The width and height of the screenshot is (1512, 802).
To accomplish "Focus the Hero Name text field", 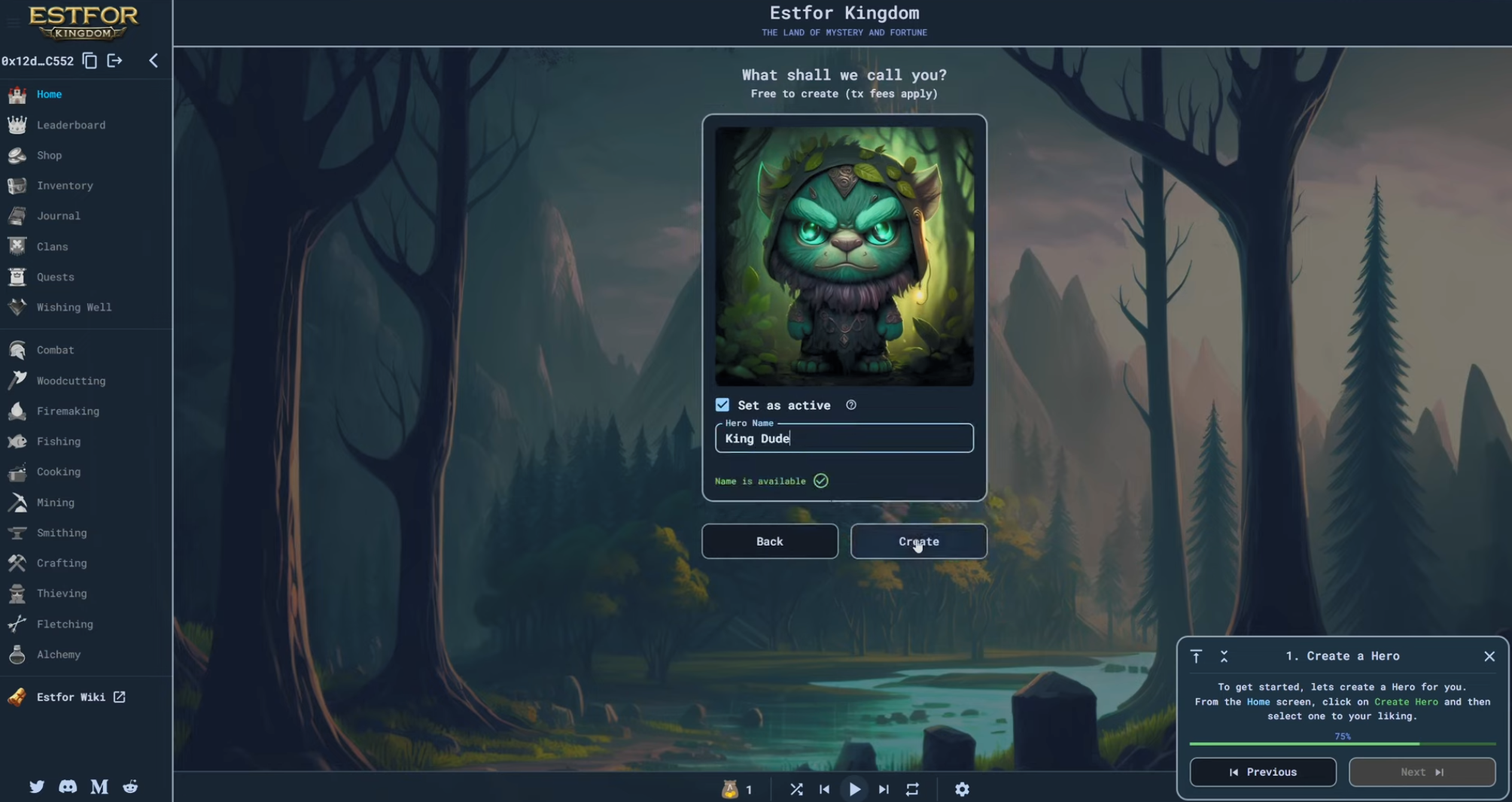I will coord(844,439).
